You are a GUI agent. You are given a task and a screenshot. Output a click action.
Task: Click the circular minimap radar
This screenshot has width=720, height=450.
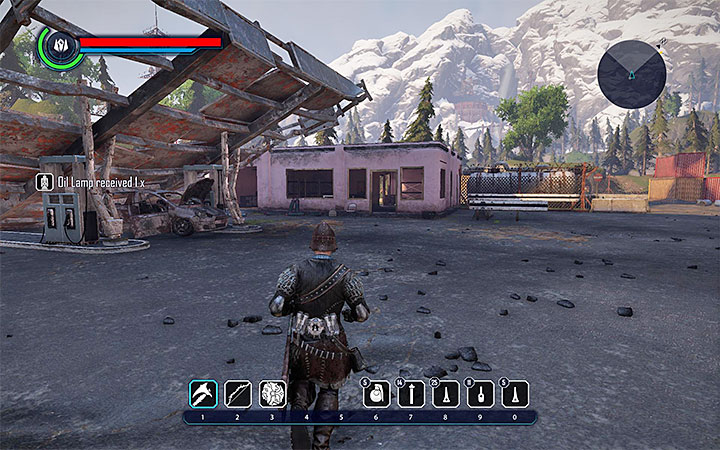point(632,74)
